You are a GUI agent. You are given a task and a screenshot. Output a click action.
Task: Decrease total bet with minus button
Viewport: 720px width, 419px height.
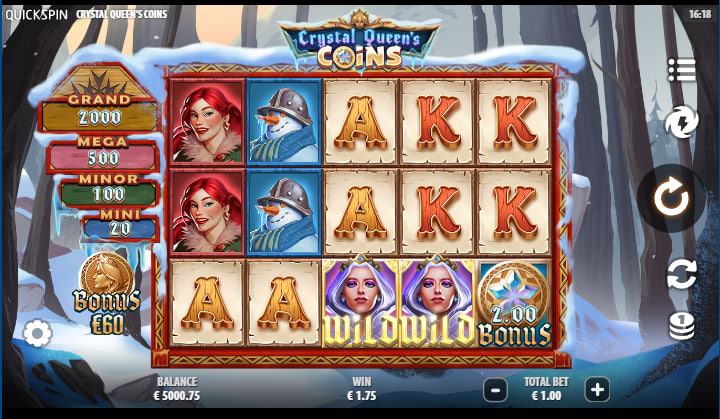click(494, 389)
